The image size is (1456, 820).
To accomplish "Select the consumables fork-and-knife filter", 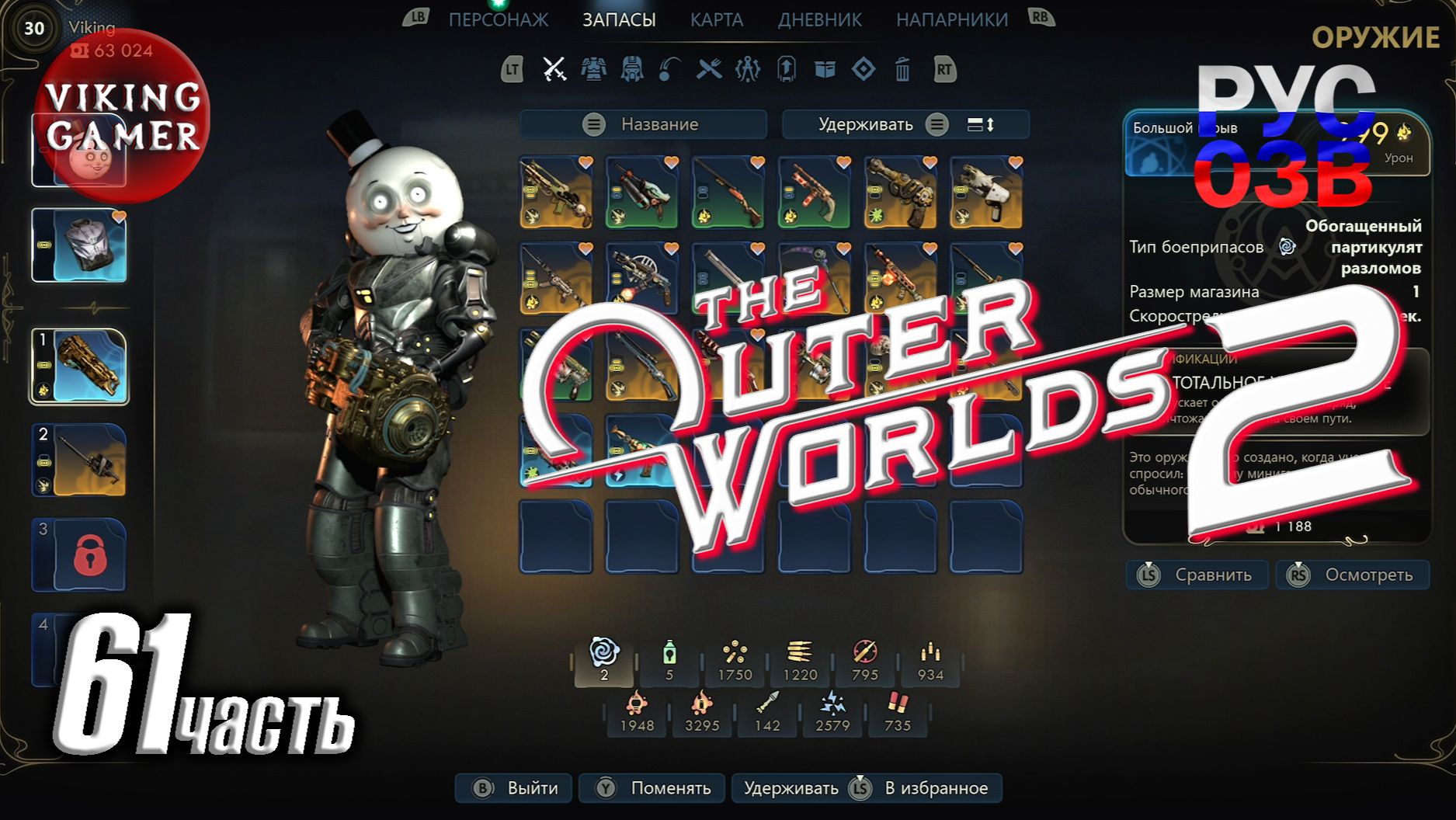I will pyautogui.click(x=708, y=70).
